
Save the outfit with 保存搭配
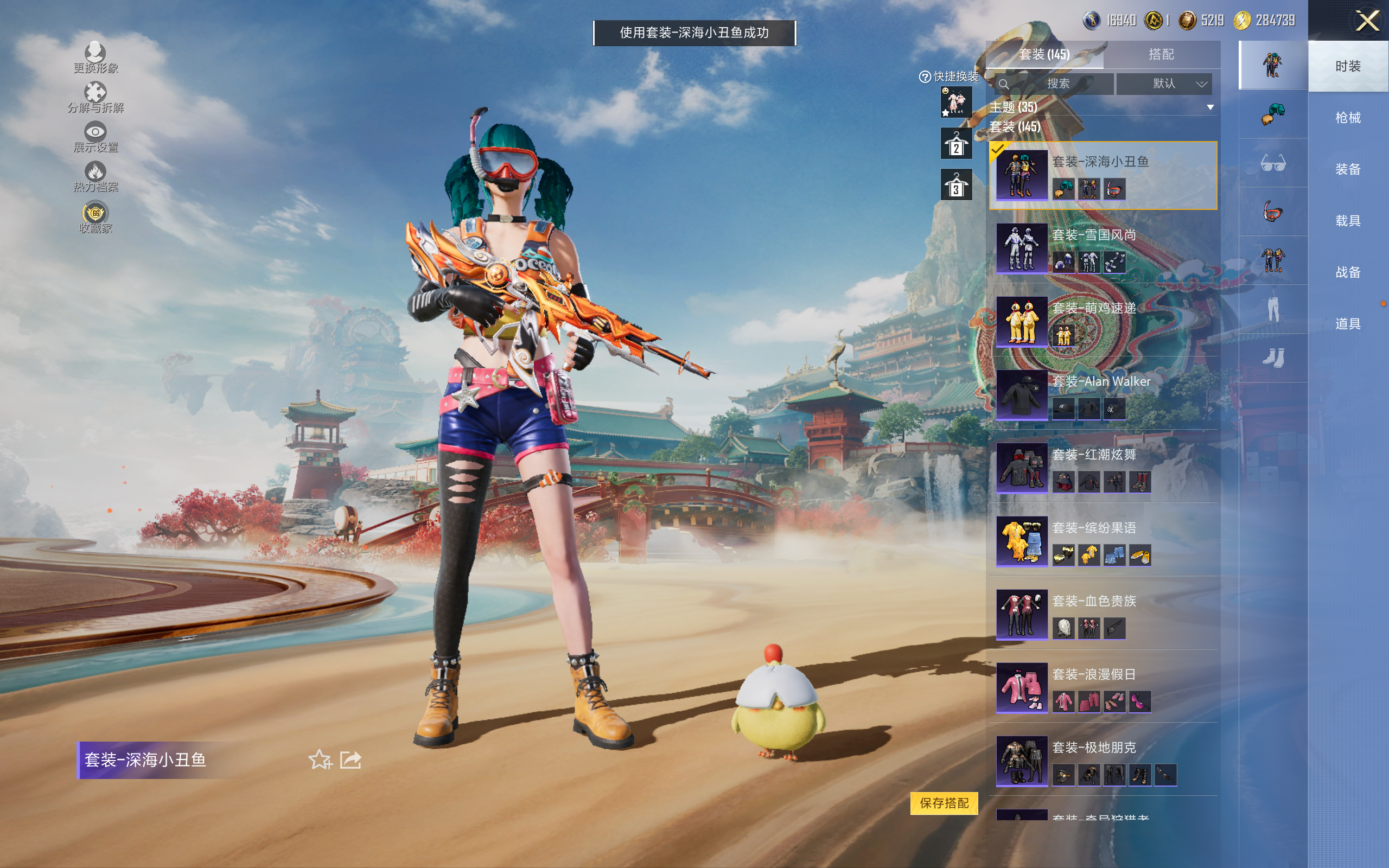944,802
